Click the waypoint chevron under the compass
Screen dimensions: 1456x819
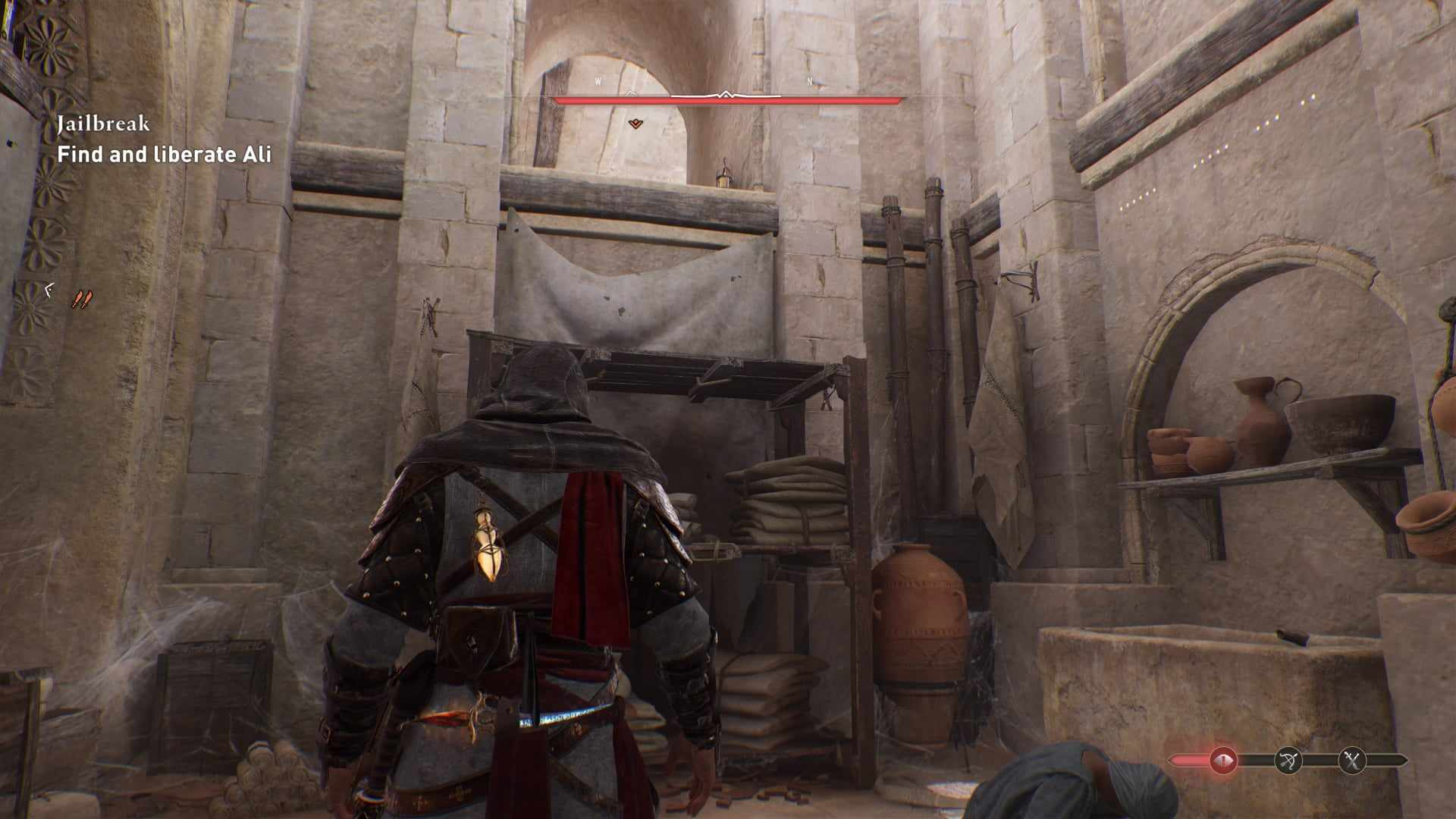[x=635, y=122]
